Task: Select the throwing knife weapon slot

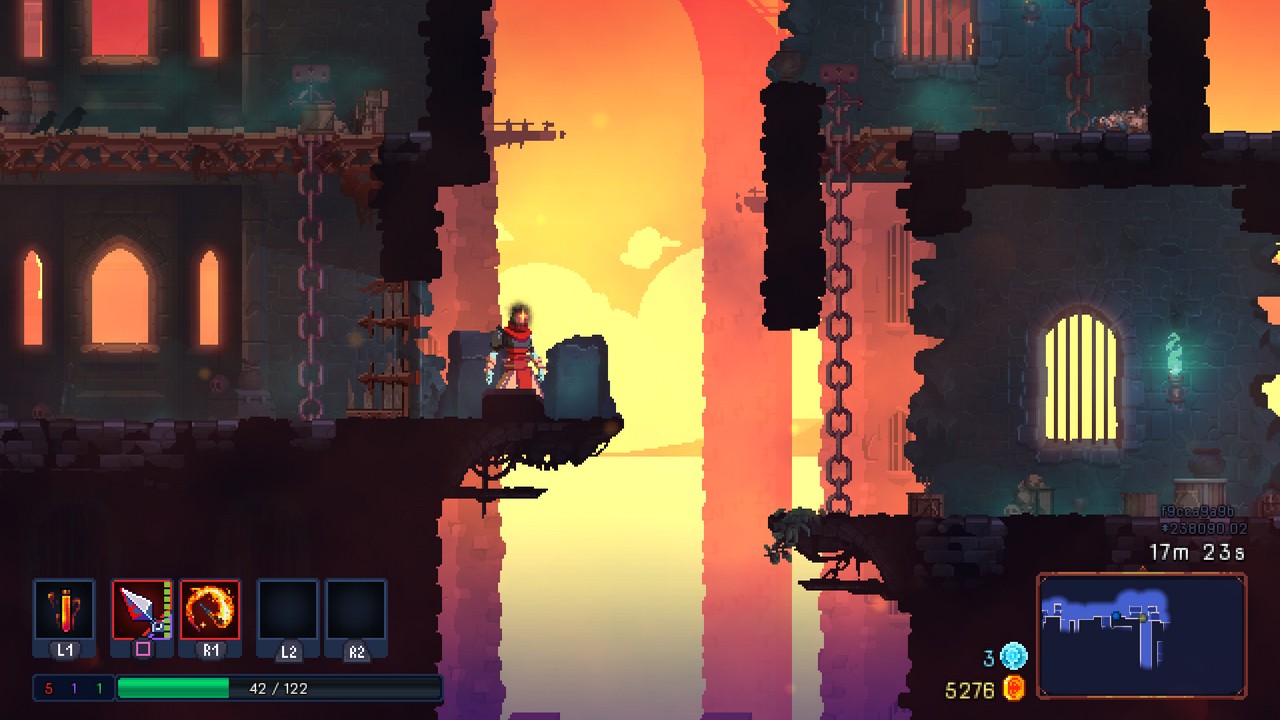Action: point(141,610)
